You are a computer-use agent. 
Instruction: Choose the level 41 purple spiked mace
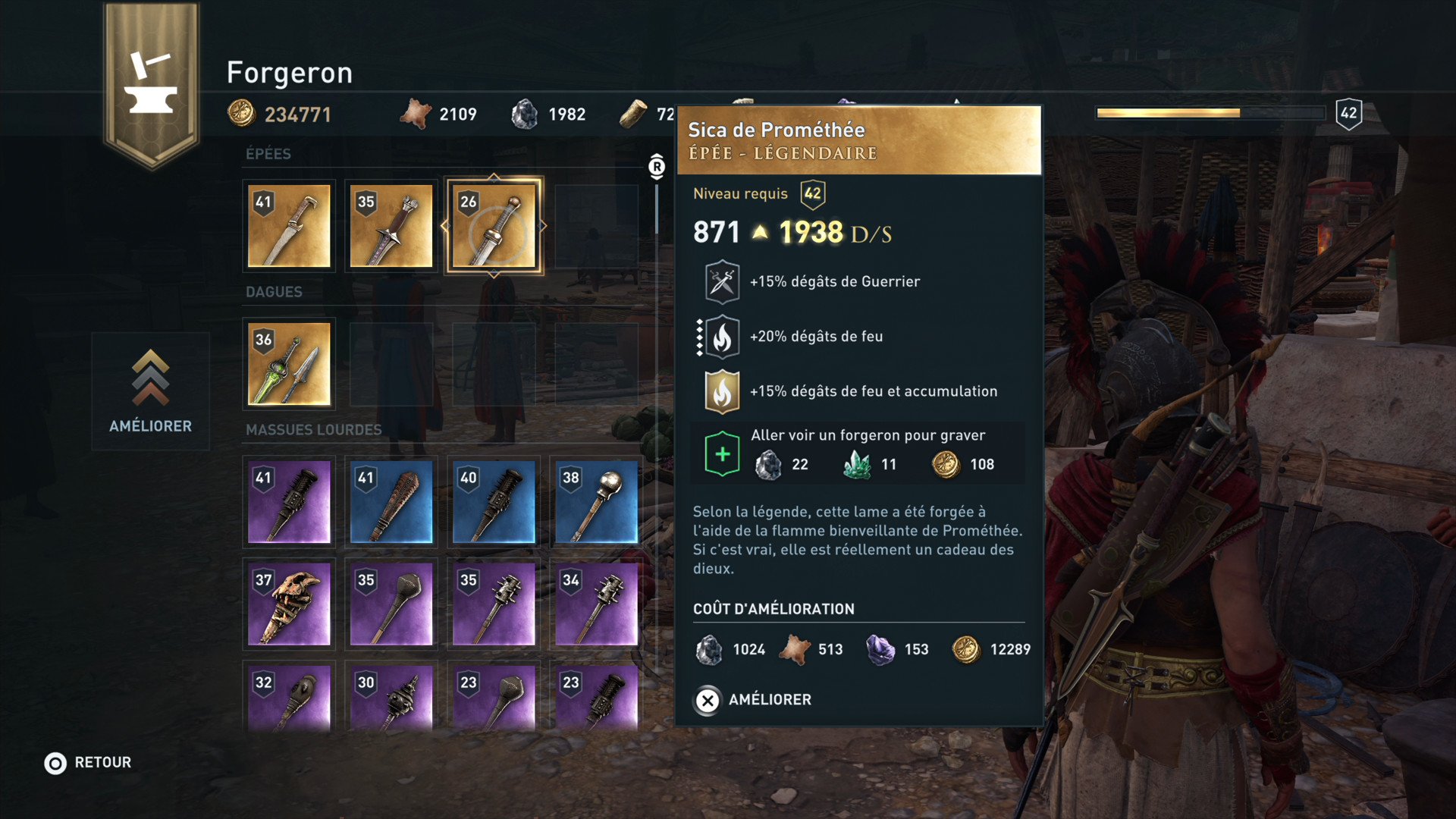click(x=289, y=501)
